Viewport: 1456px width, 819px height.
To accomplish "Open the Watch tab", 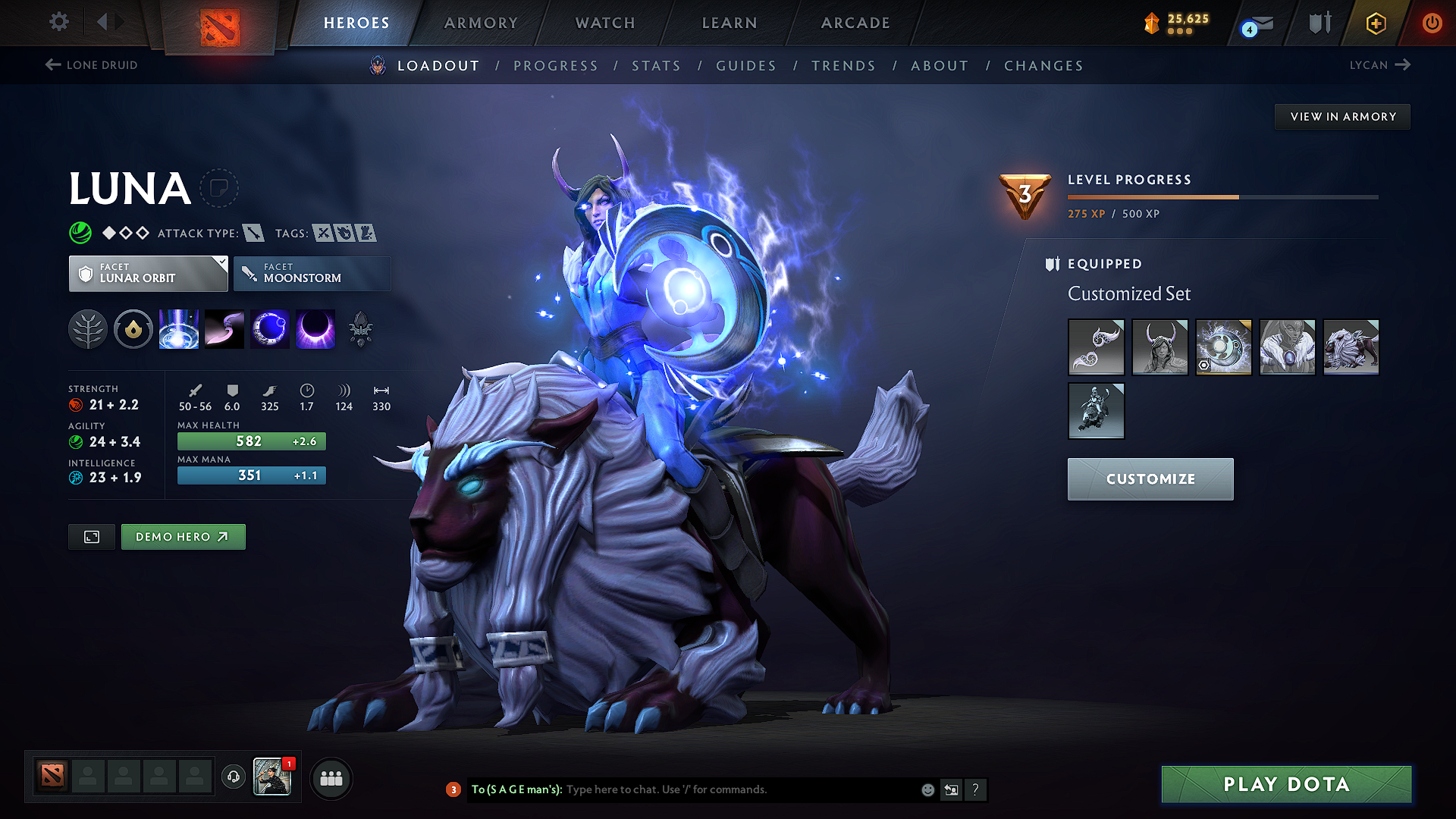I will (605, 23).
